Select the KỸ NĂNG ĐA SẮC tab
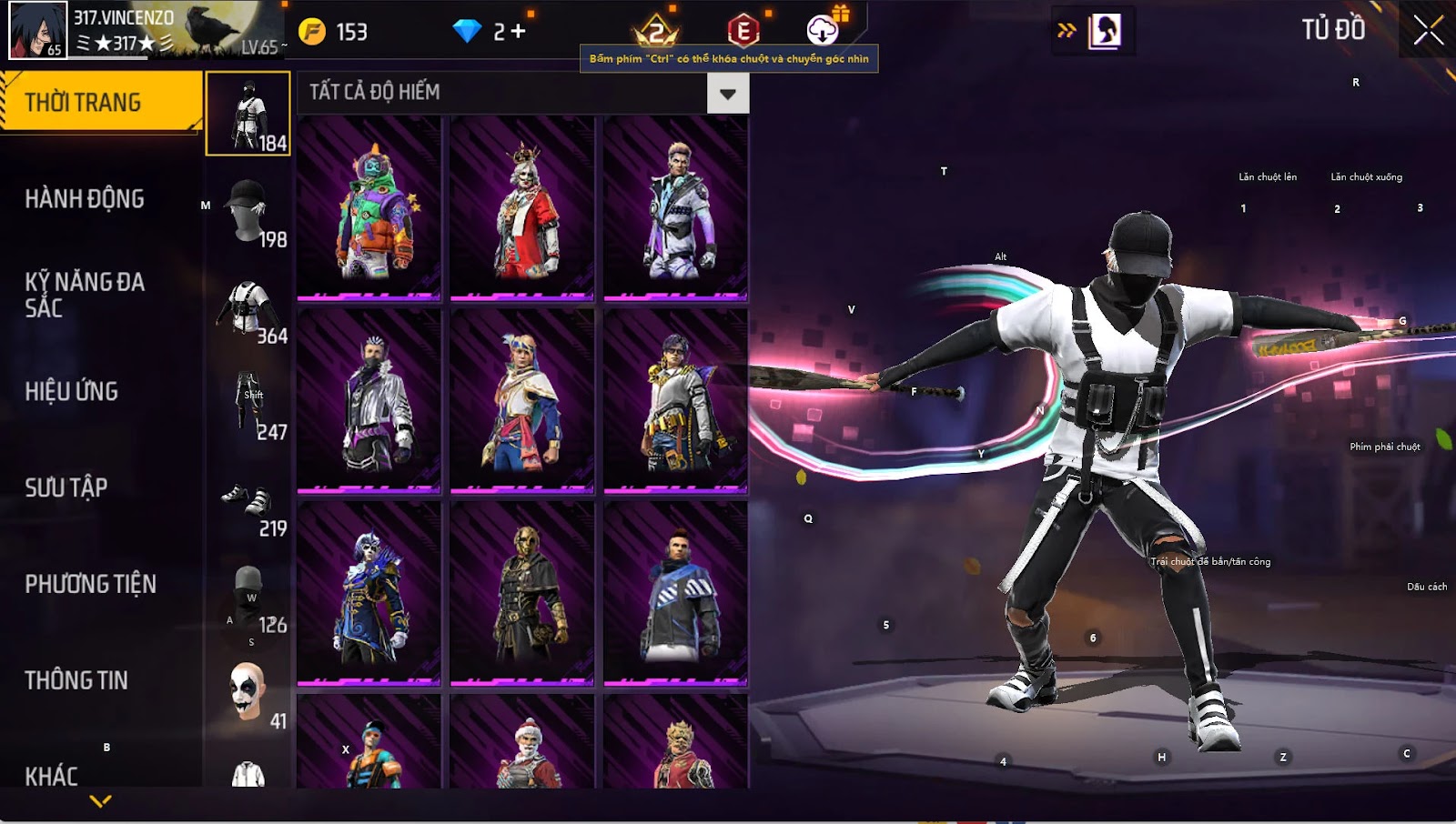 point(85,295)
